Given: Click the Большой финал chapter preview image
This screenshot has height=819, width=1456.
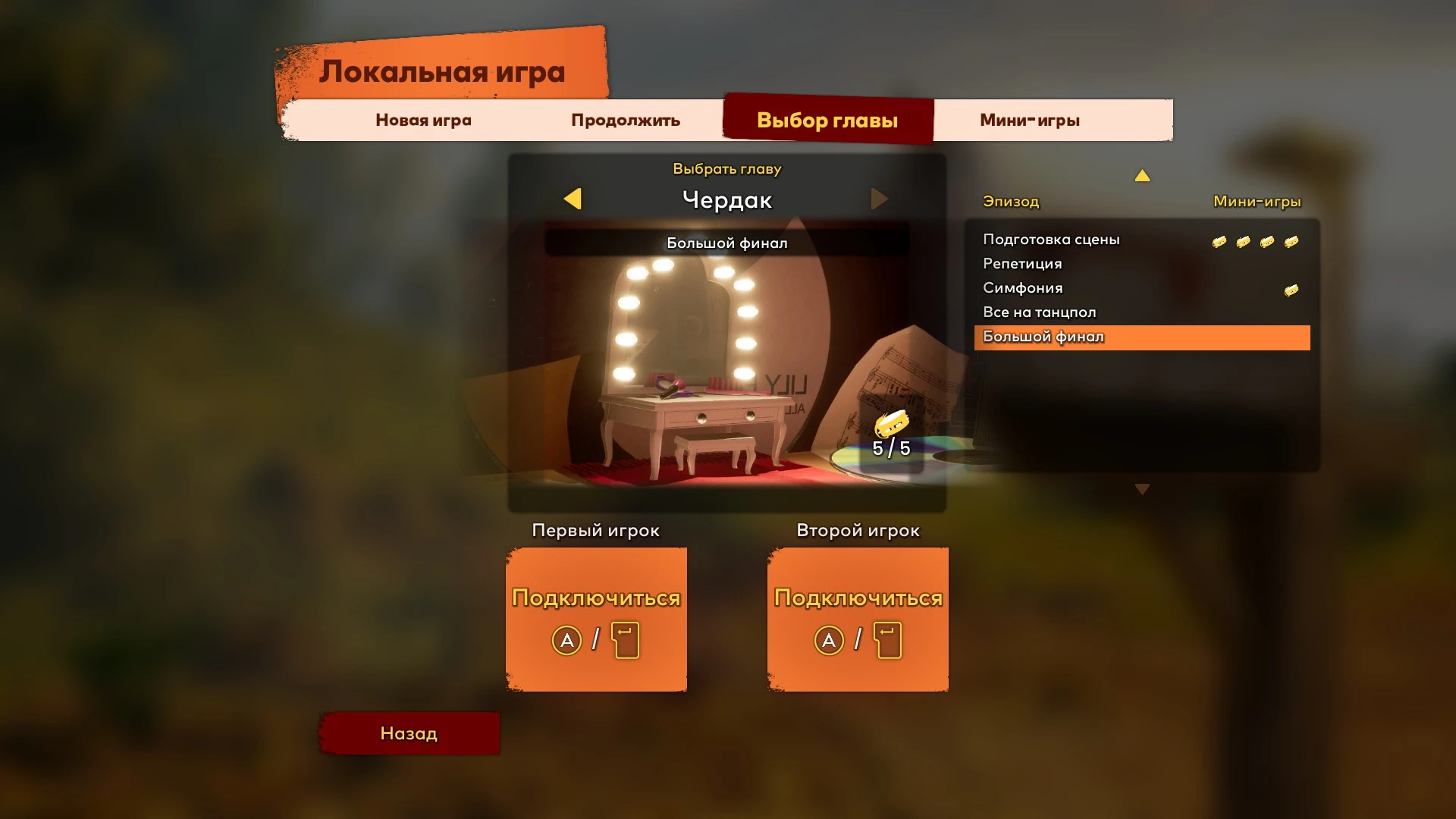Looking at the screenshot, I should [x=726, y=356].
